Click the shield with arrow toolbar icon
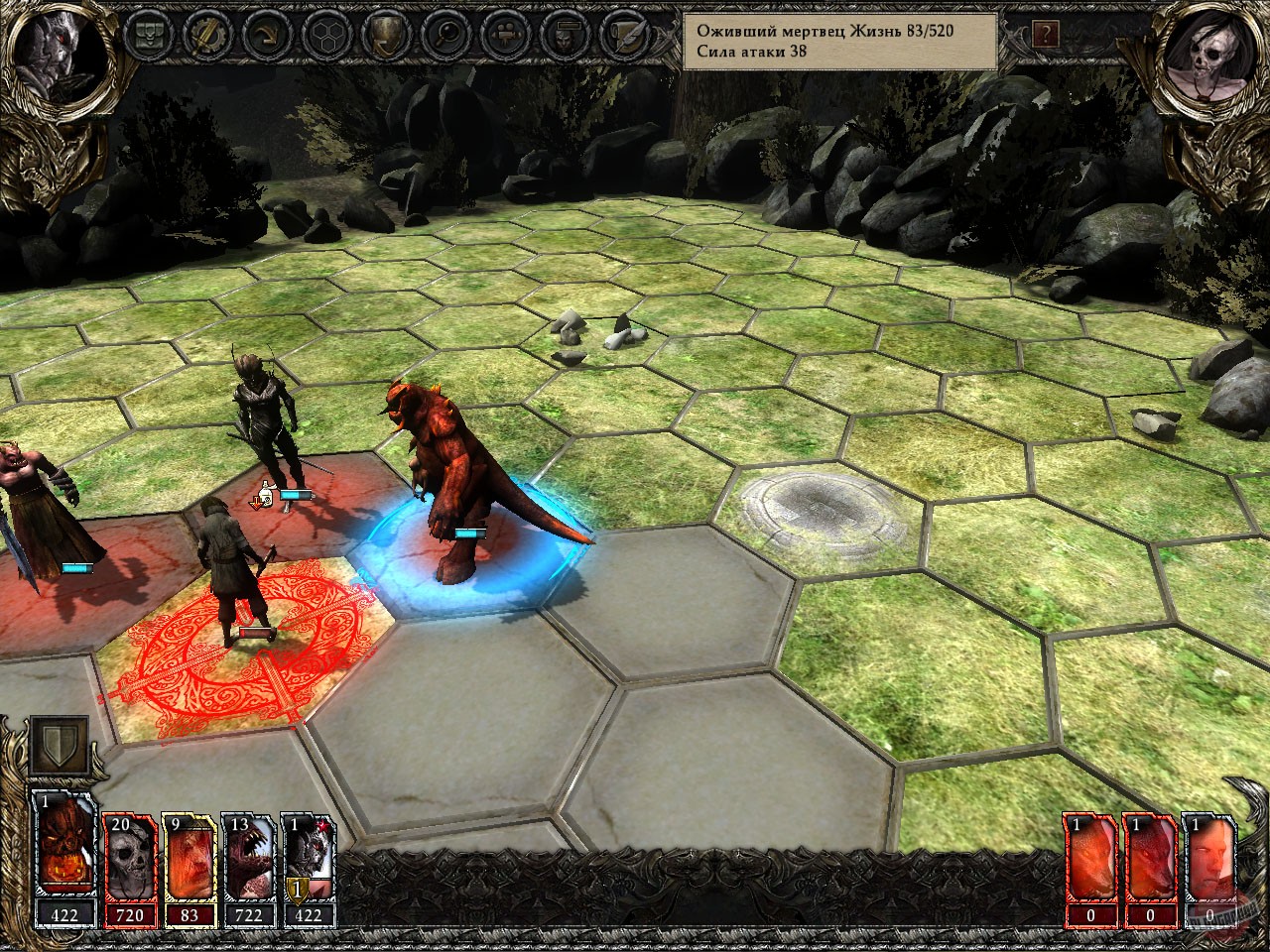Viewport: 1270px width, 952px height. point(385,34)
